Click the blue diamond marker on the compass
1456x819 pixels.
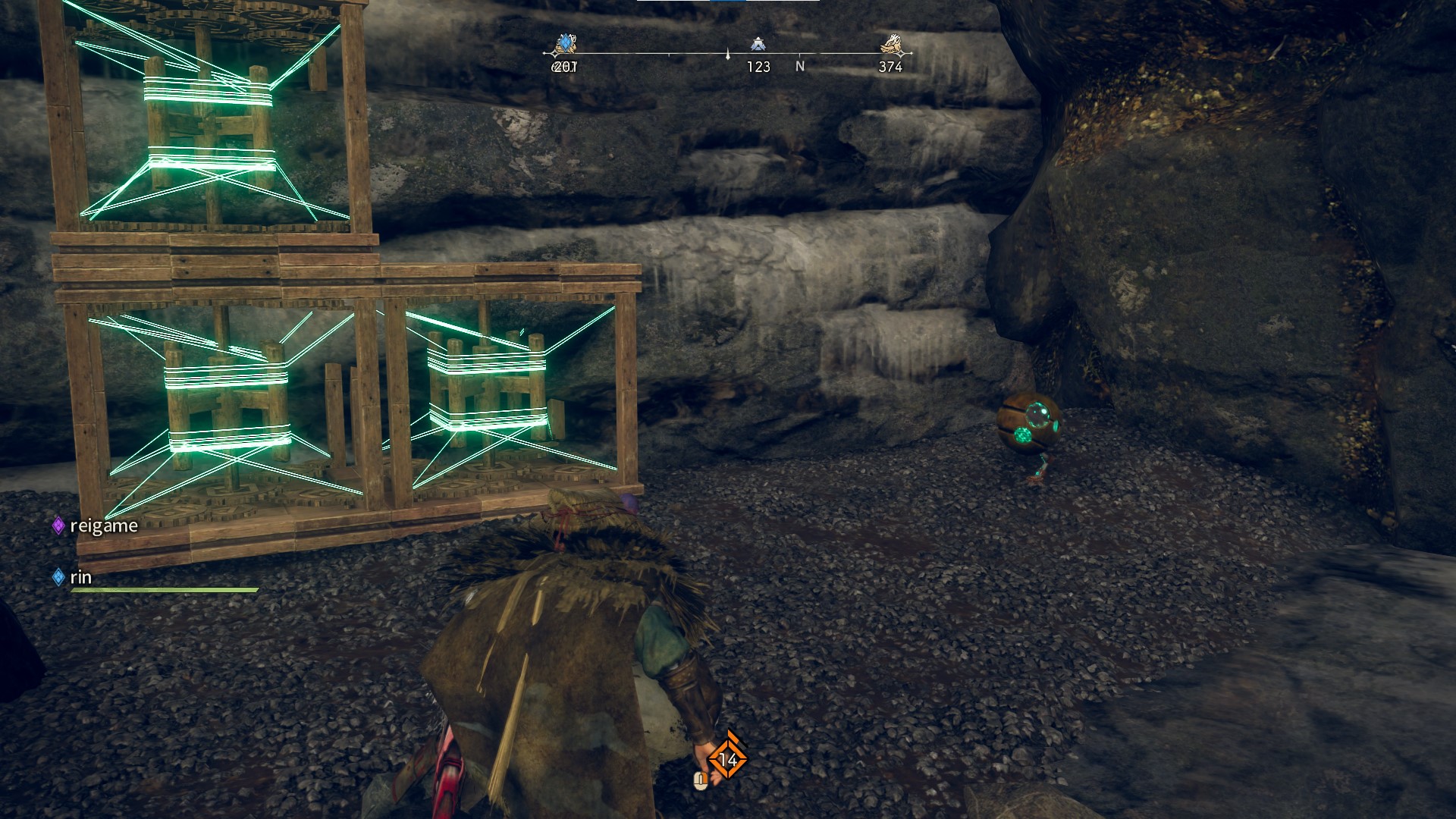click(565, 44)
